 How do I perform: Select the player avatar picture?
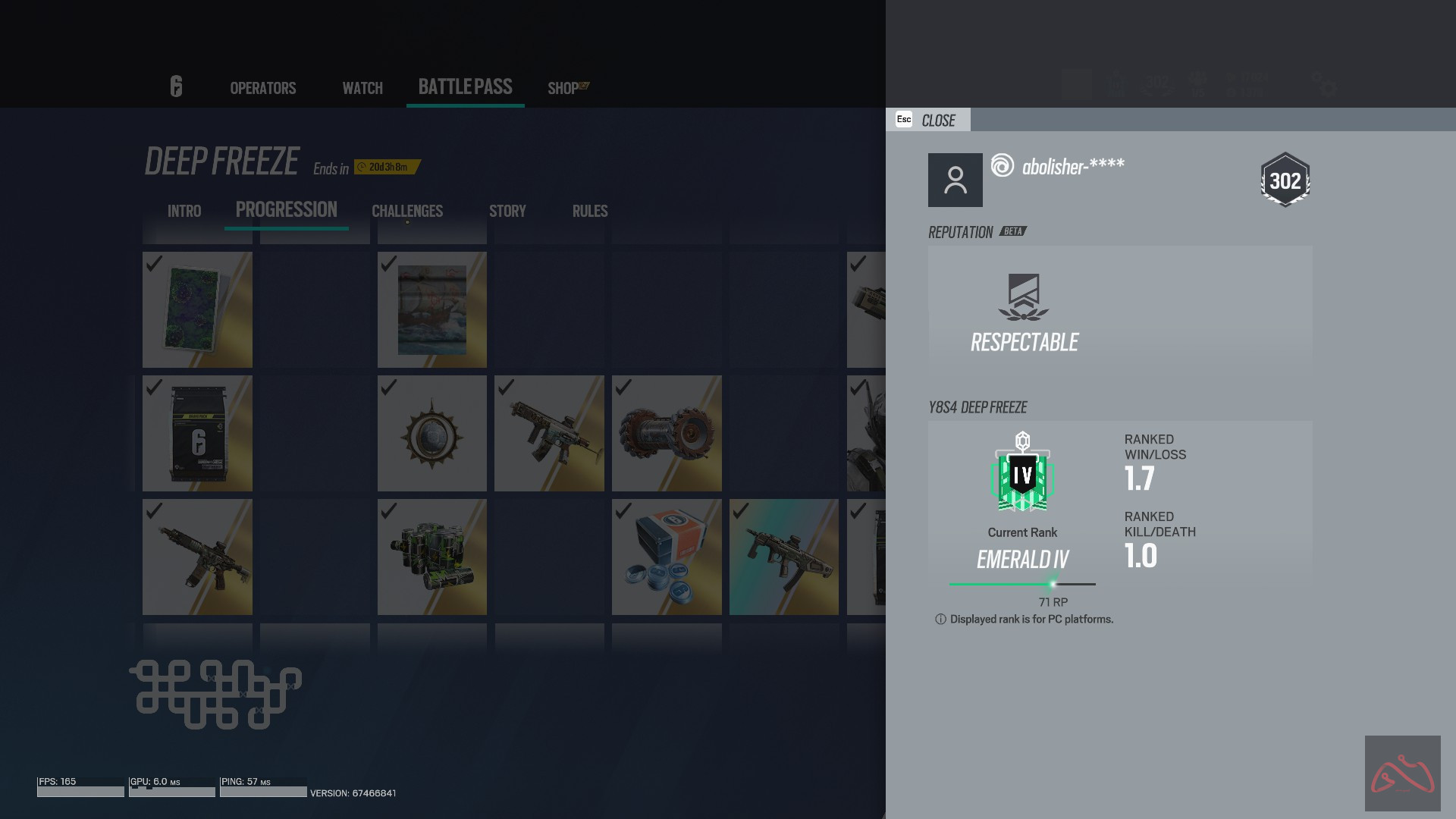[955, 180]
